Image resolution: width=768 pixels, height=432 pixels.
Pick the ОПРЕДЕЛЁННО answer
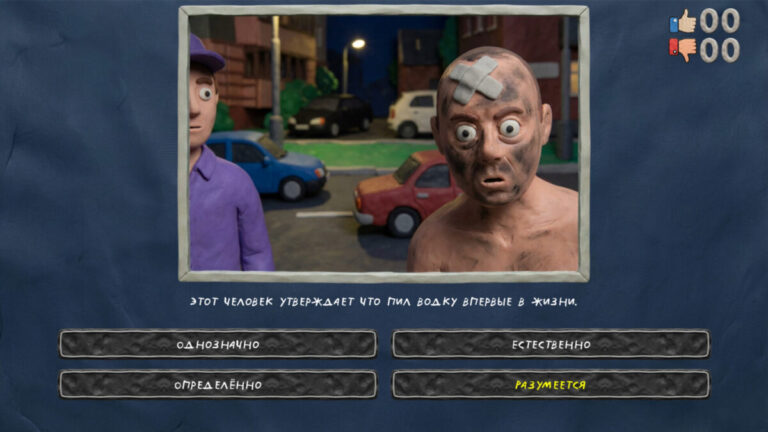(218, 385)
